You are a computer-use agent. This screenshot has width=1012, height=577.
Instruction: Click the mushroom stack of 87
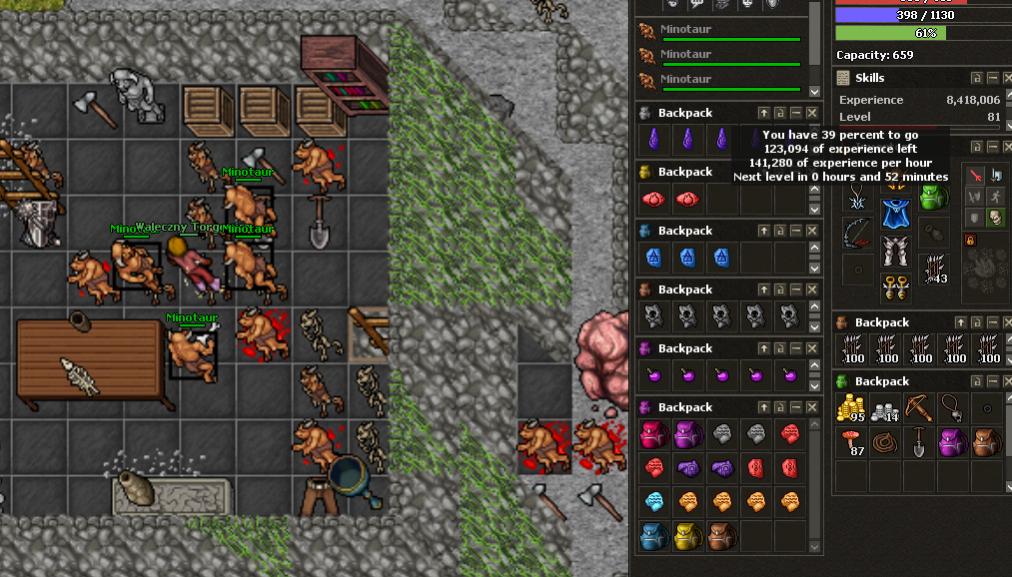pyautogui.click(x=850, y=443)
